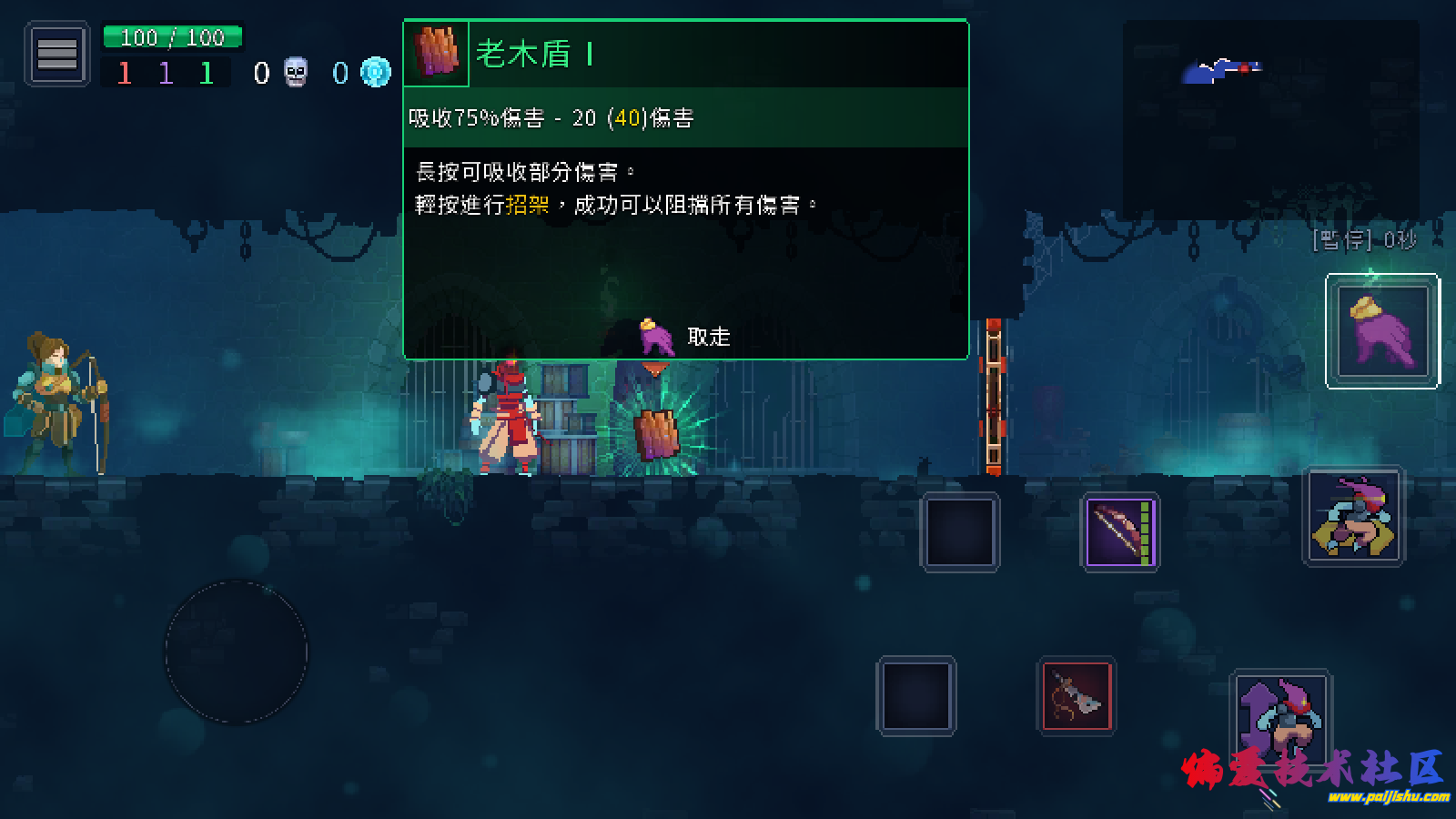Open the hamburger pause menu

(x=56, y=55)
